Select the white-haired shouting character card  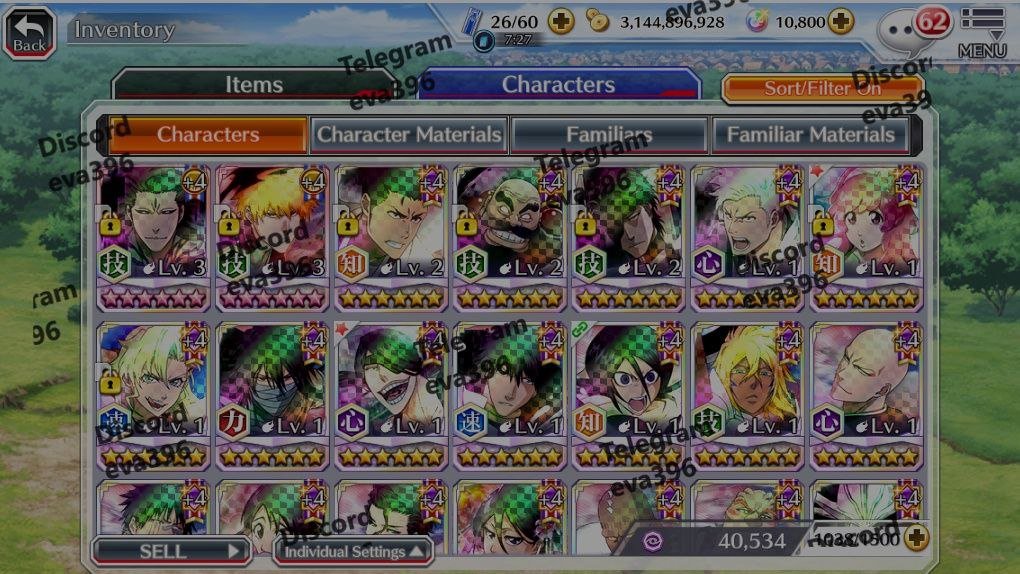click(x=748, y=238)
